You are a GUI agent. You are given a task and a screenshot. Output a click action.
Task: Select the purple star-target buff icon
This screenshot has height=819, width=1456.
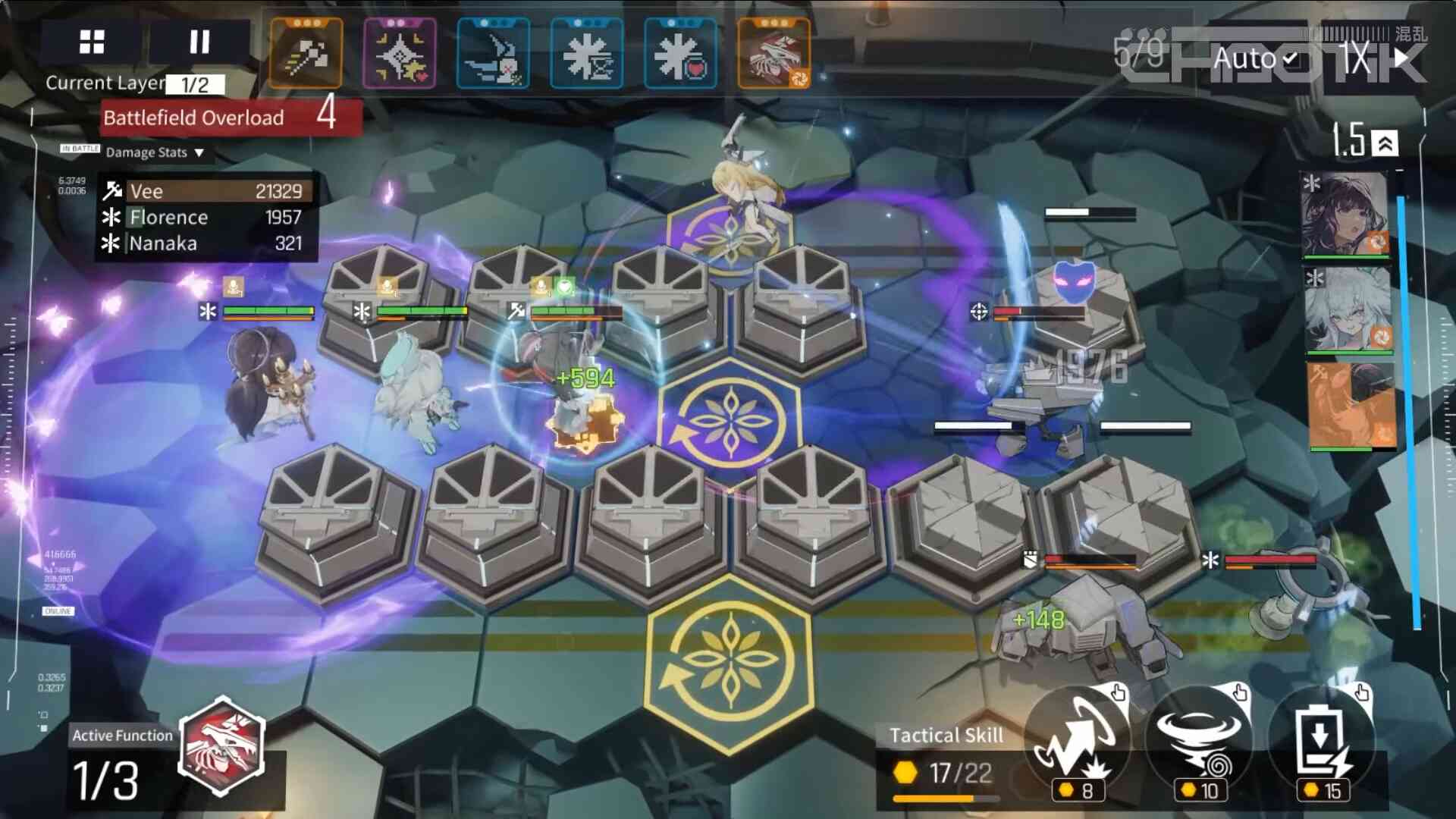tap(400, 54)
